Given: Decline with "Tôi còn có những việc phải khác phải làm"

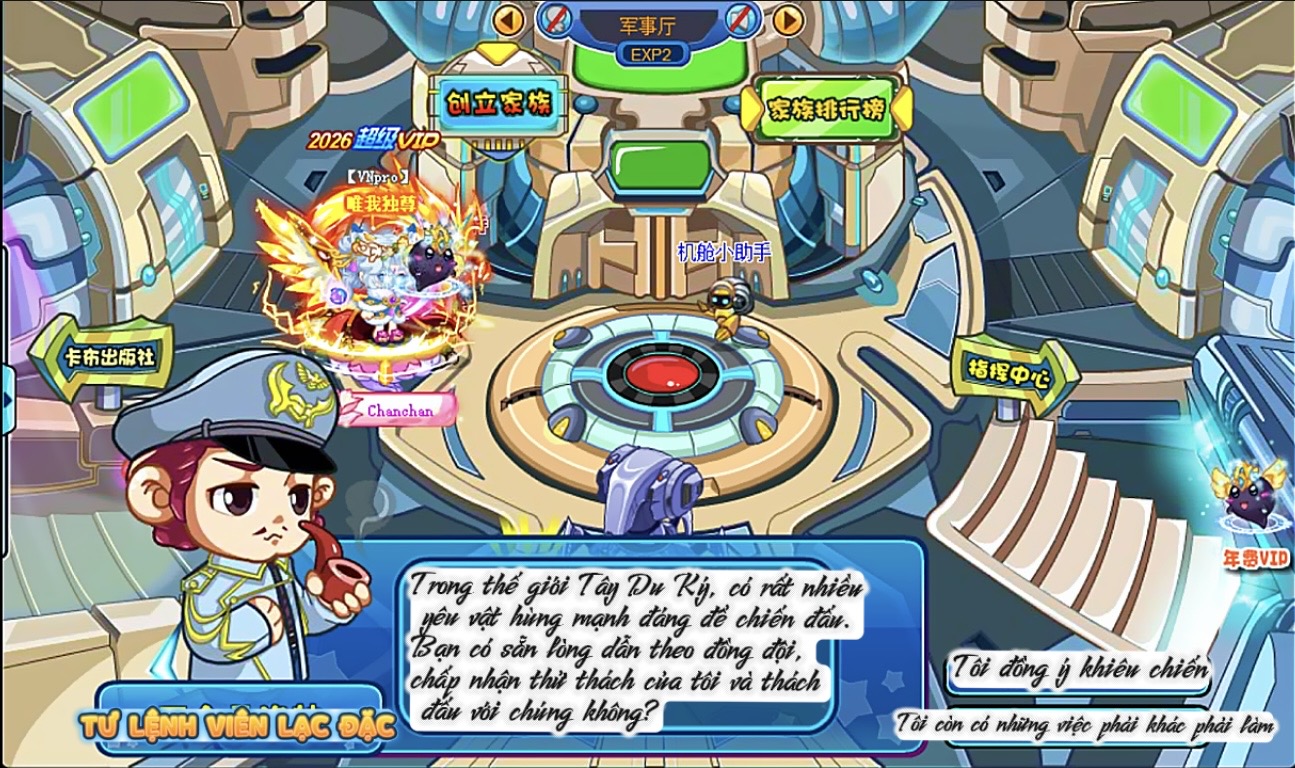Looking at the screenshot, I should coord(1084,724).
